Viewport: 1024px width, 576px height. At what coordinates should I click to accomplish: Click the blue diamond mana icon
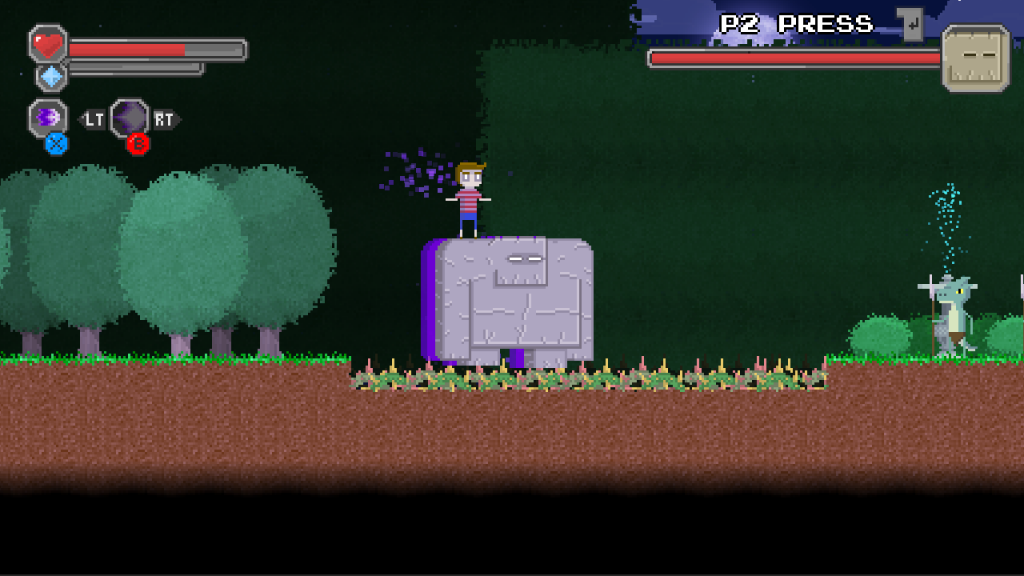(x=52, y=76)
